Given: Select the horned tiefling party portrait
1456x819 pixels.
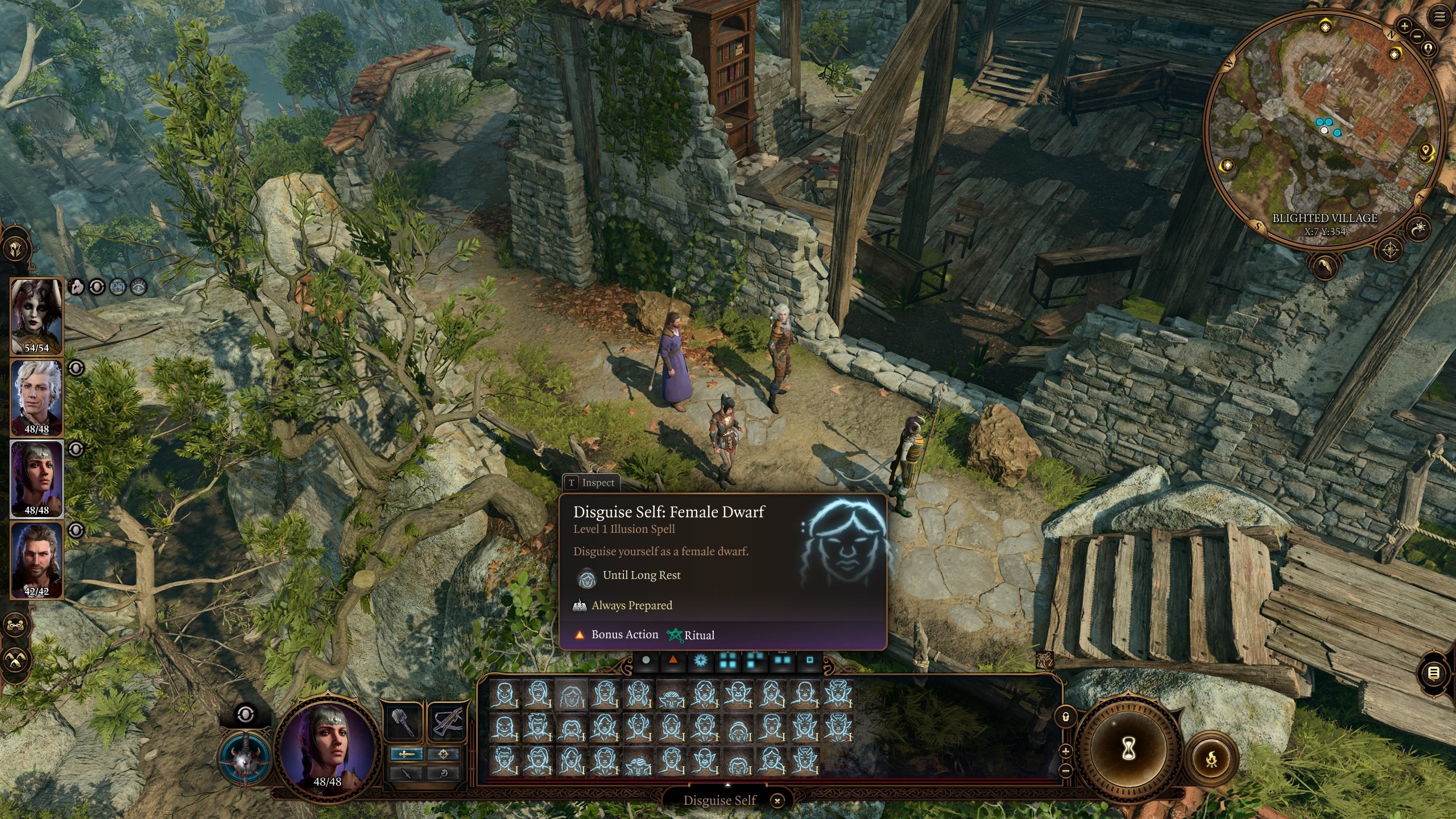Looking at the screenshot, I should (36, 316).
